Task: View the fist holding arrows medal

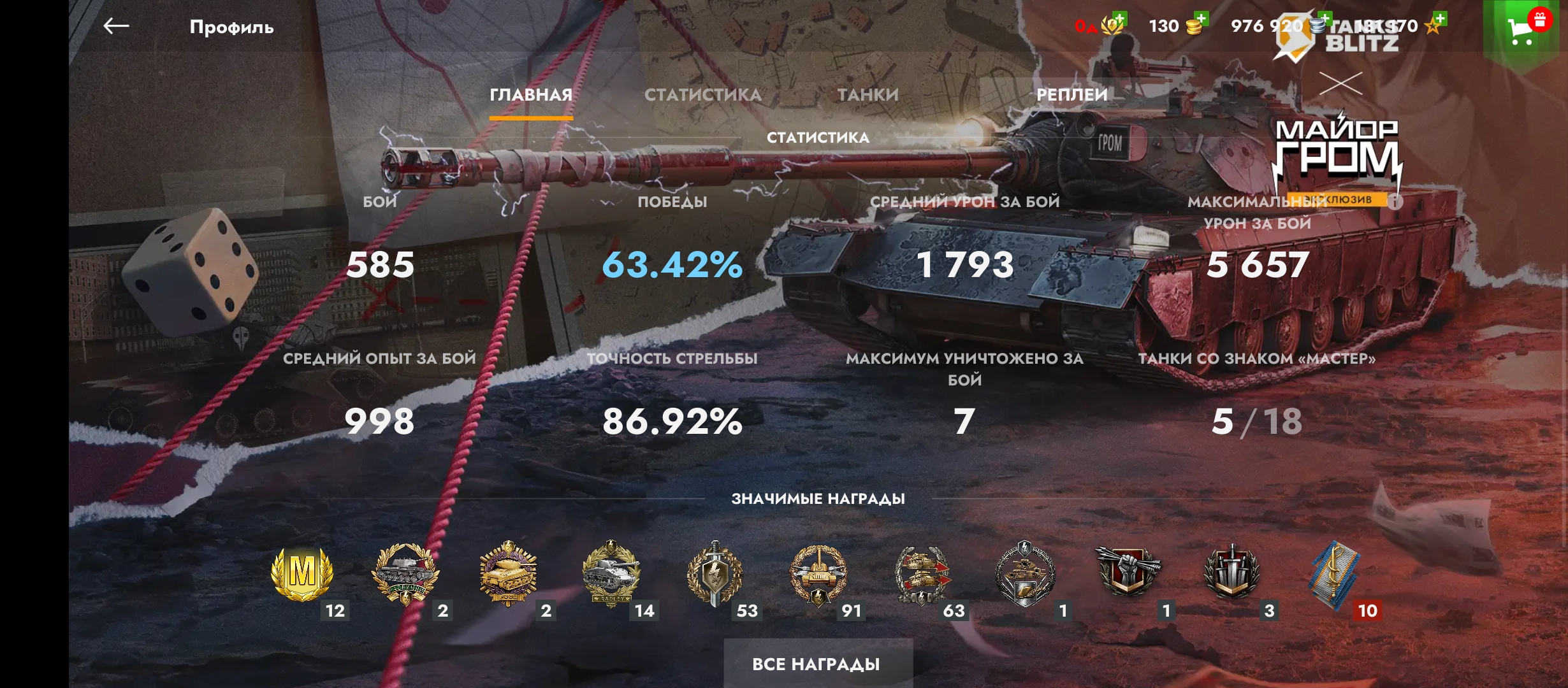Action: point(1128,570)
